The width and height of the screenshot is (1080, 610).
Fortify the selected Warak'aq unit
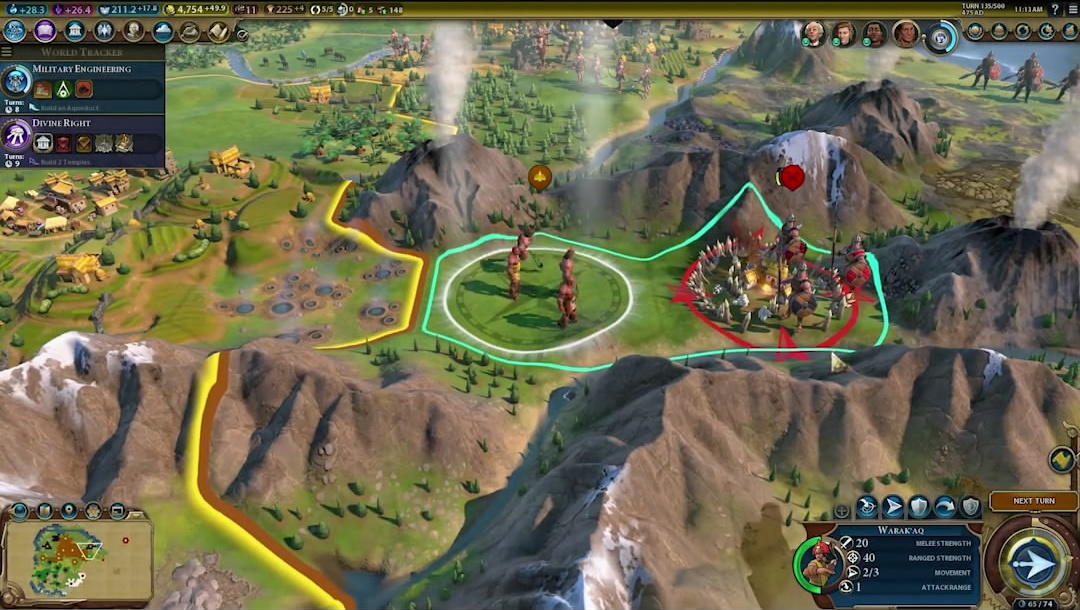tap(919, 507)
